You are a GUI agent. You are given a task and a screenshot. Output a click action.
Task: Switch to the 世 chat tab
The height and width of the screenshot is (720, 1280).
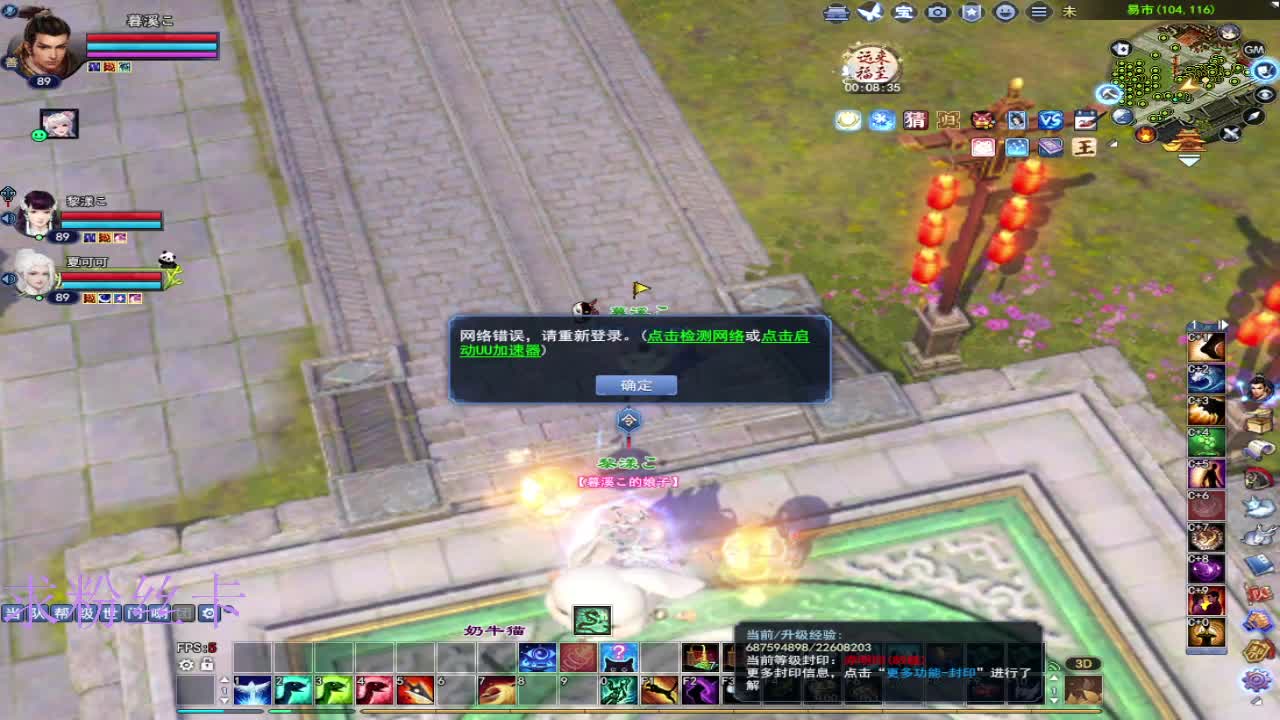[x=111, y=612]
